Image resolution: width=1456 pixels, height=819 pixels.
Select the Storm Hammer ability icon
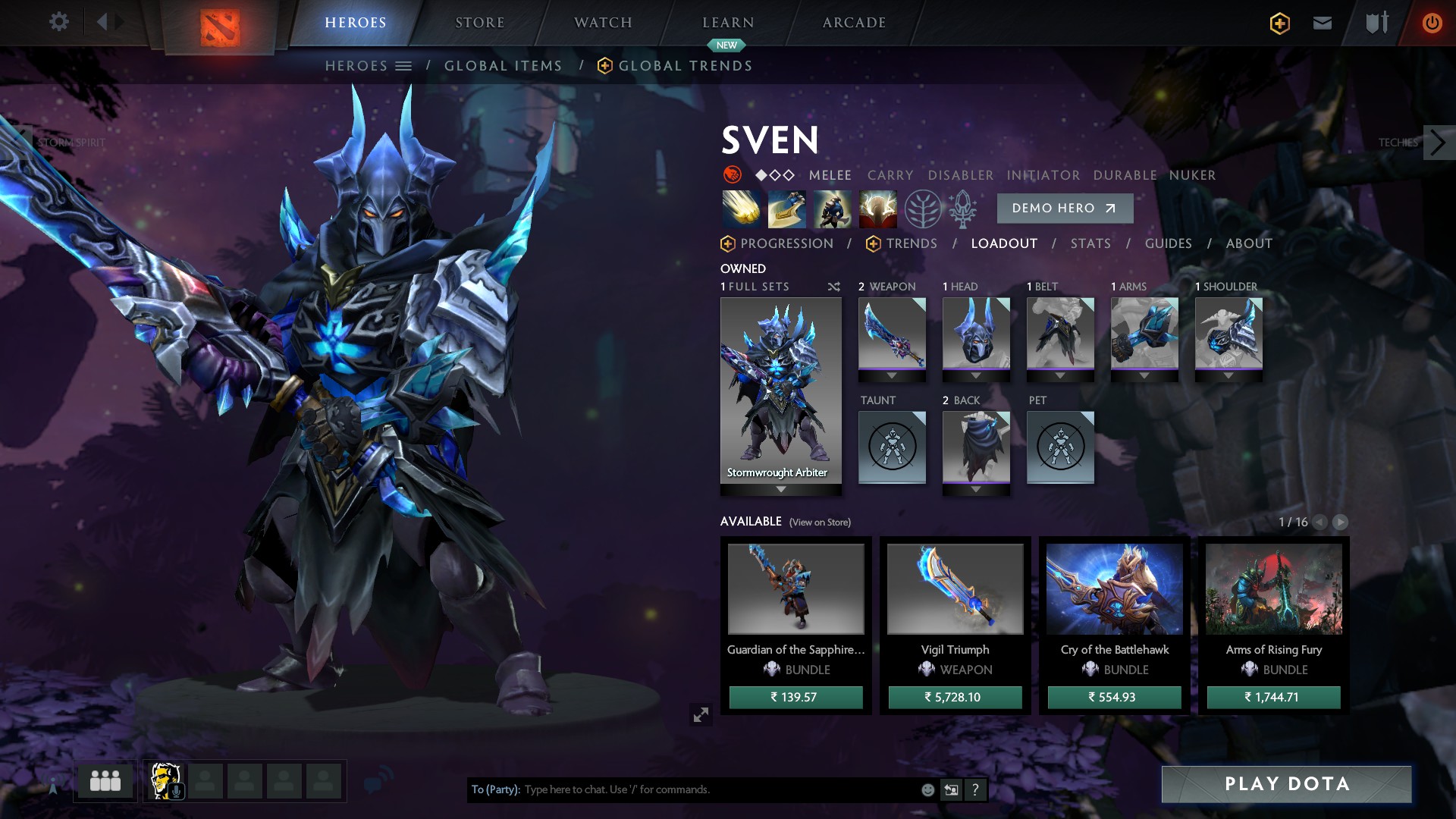[x=742, y=209]
